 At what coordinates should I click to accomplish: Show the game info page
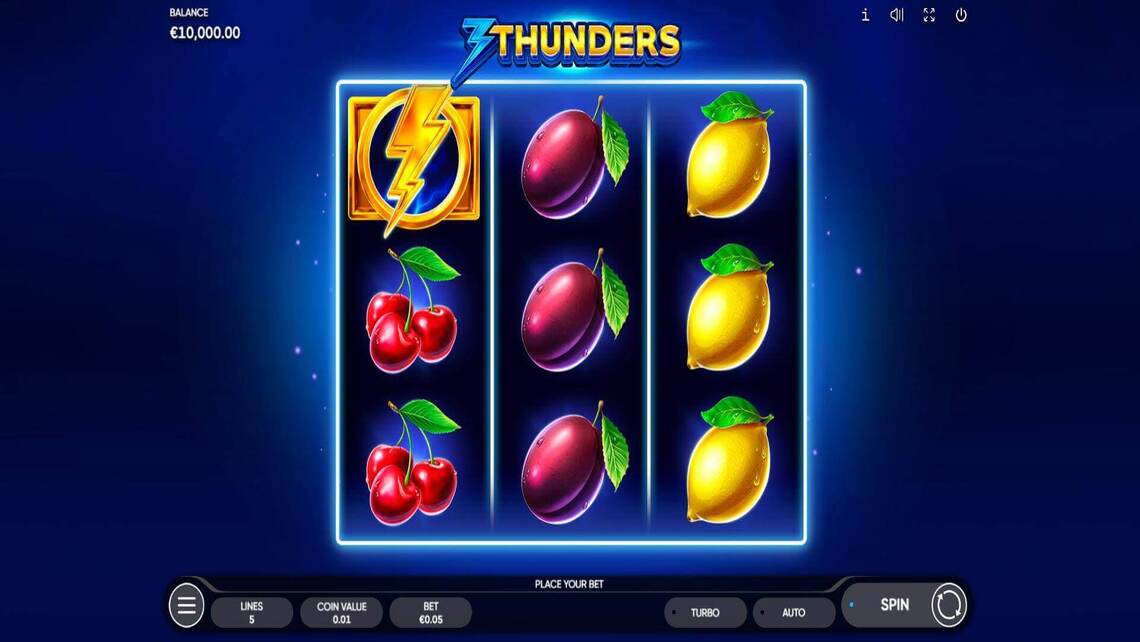click(865, 15)
